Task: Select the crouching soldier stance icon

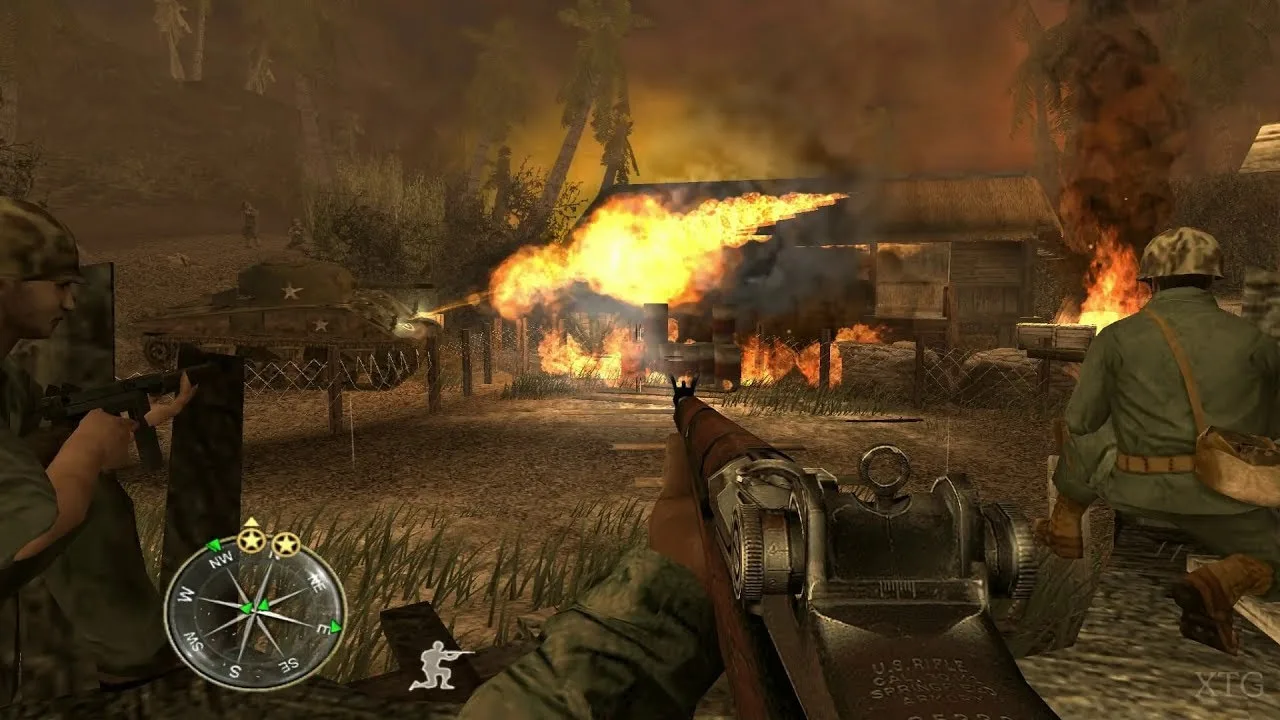Action: tap(440, 665)
